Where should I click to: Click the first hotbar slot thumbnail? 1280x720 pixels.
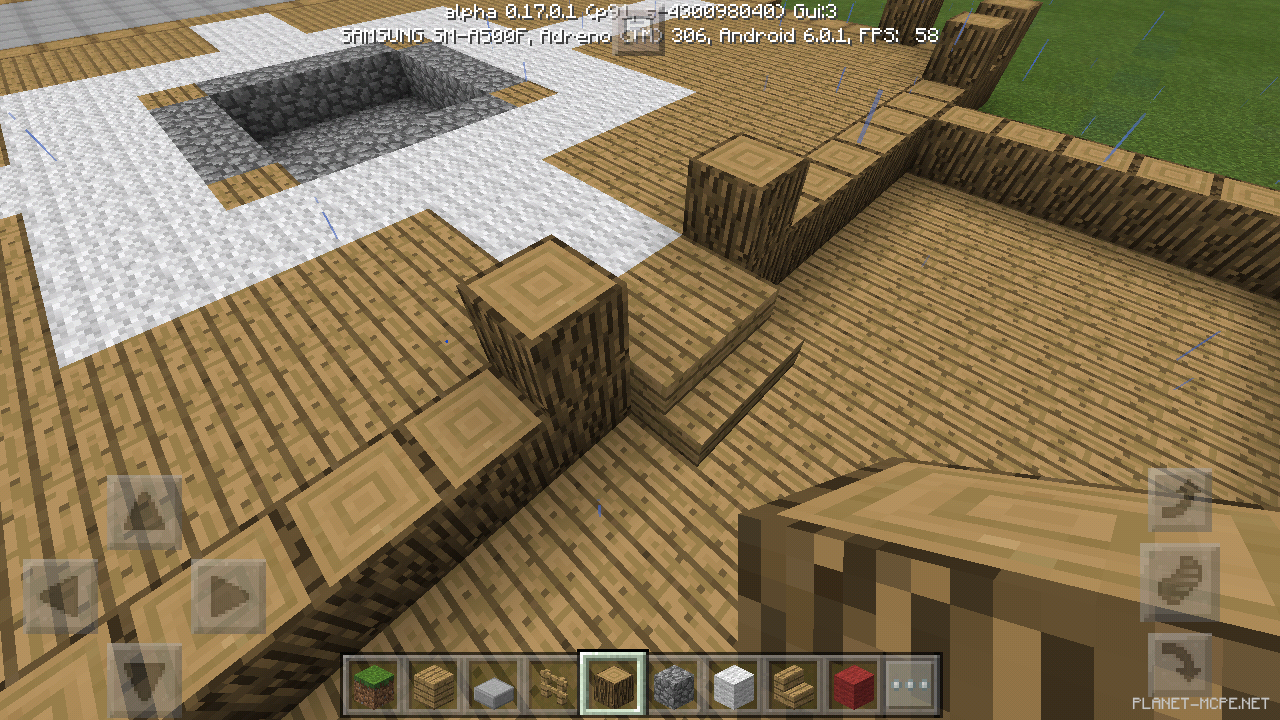(375, 685)
